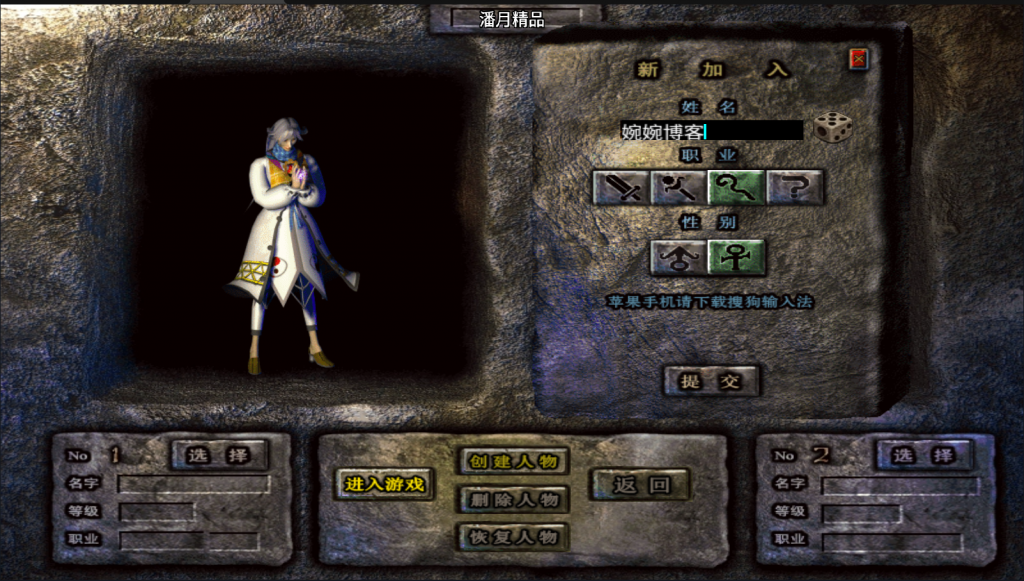The height and width of the screenshot is (581, 1024).
Task: Close the 新加入 character creation panel
Action: click(858, 59)
